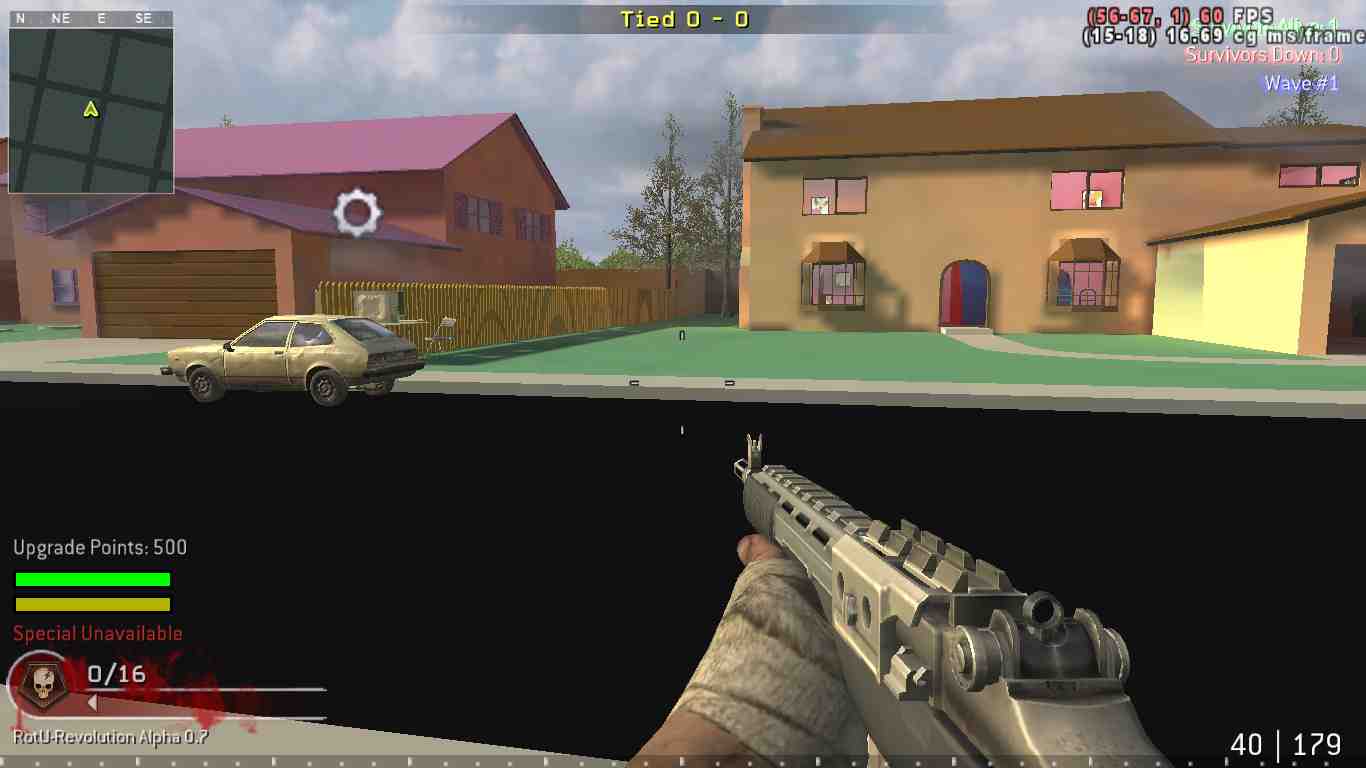Select the Tied 0 - 0 score banner
This screenshot has height=768, width=1366.
[683, 18]
